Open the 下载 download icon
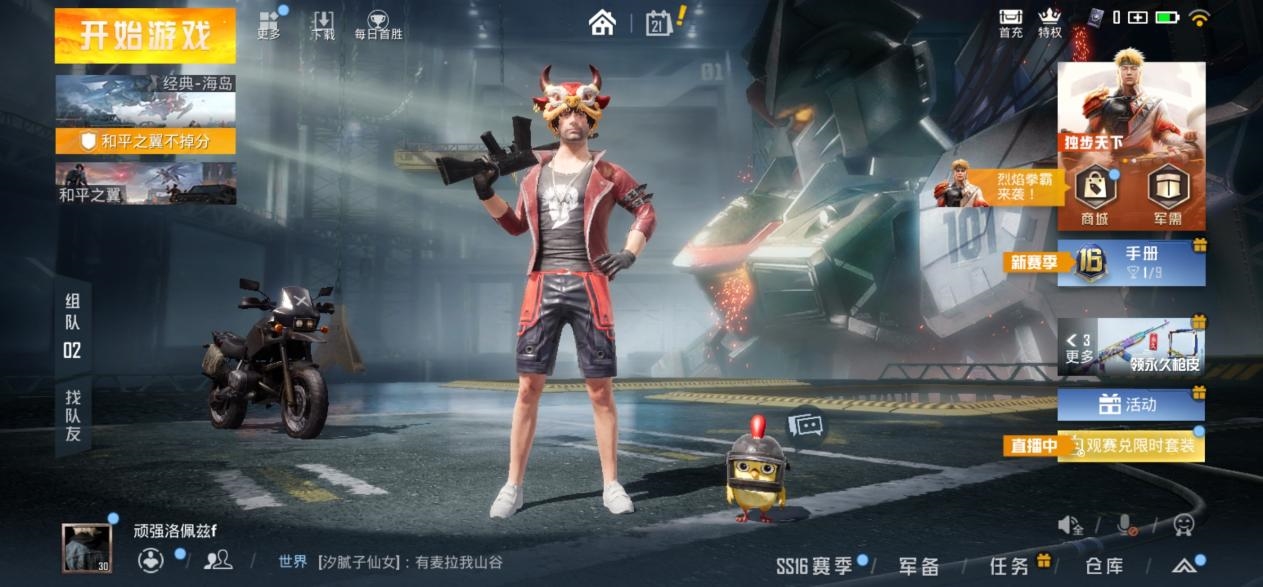The width and height of the screenshot is (1263, 587). click(323, 25)
